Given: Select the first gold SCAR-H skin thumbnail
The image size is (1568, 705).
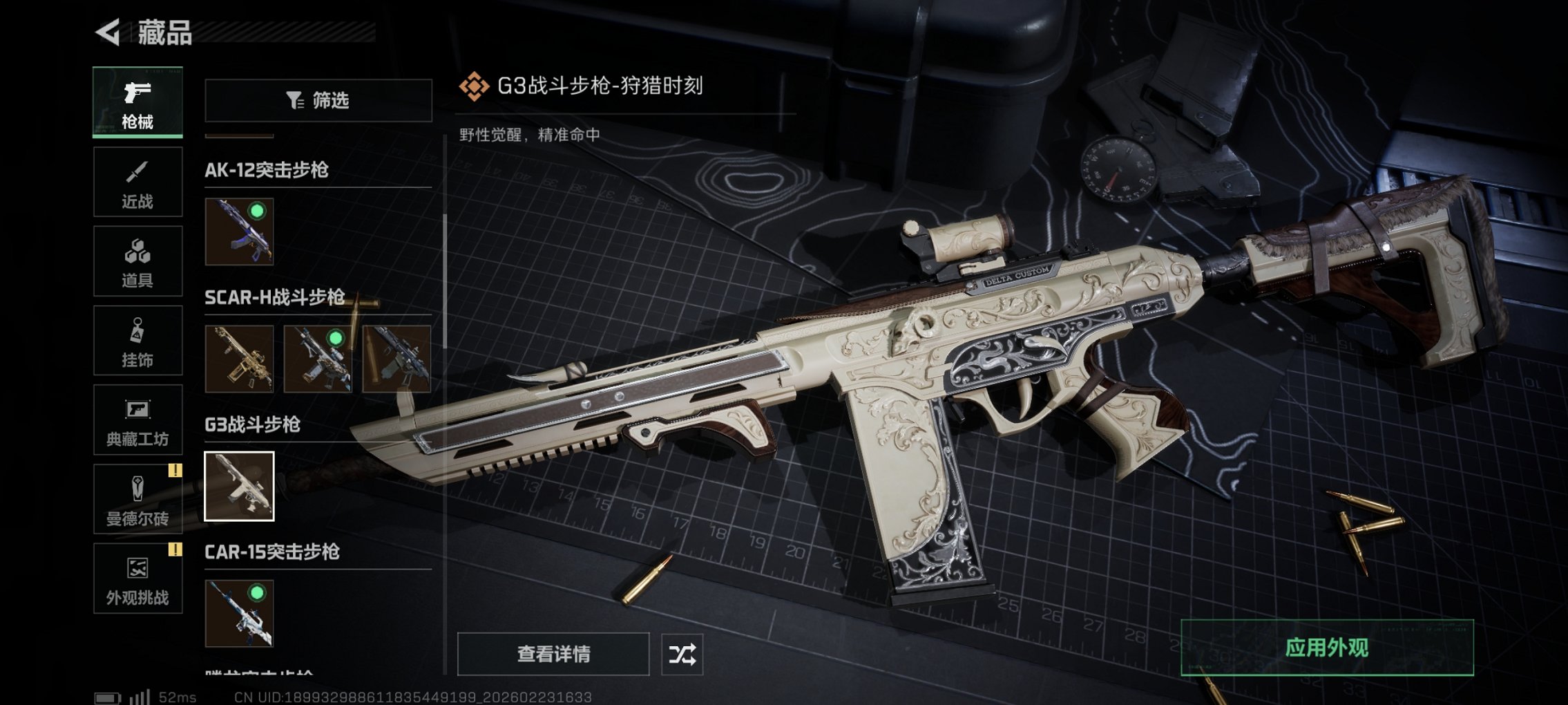Looking at the screenshot, I should 238,360.
